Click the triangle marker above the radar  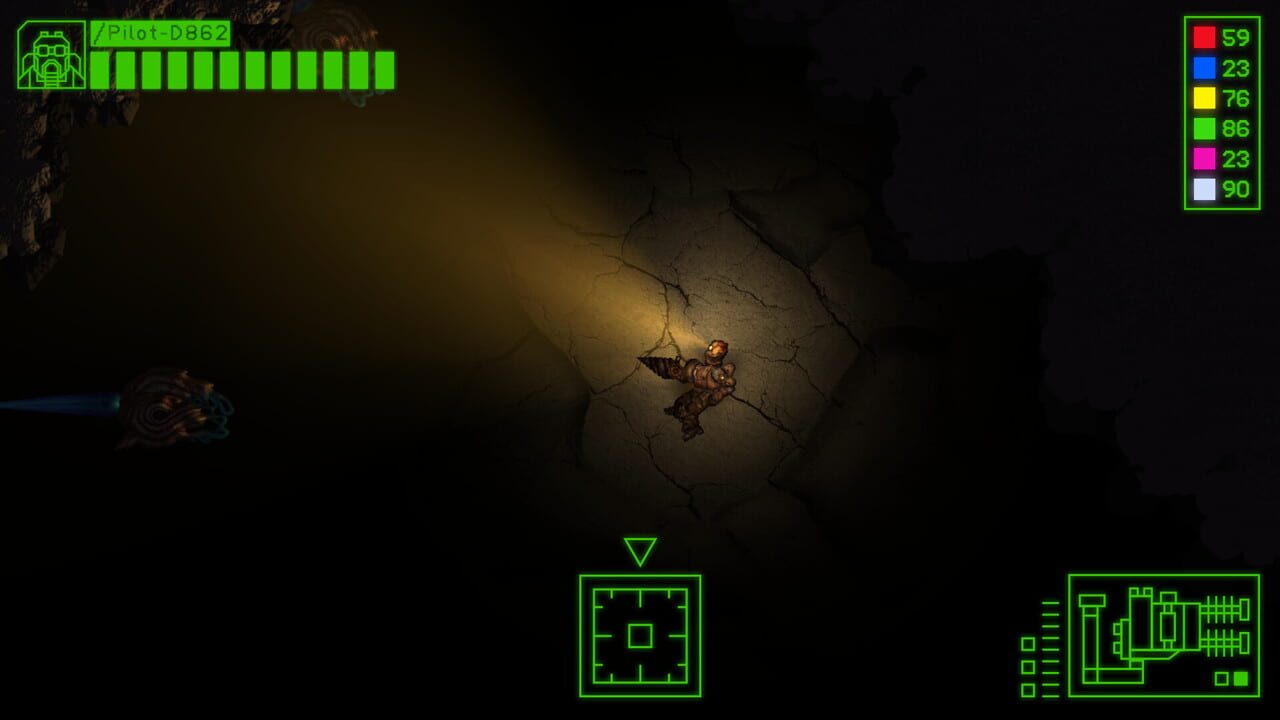(640, 550)
